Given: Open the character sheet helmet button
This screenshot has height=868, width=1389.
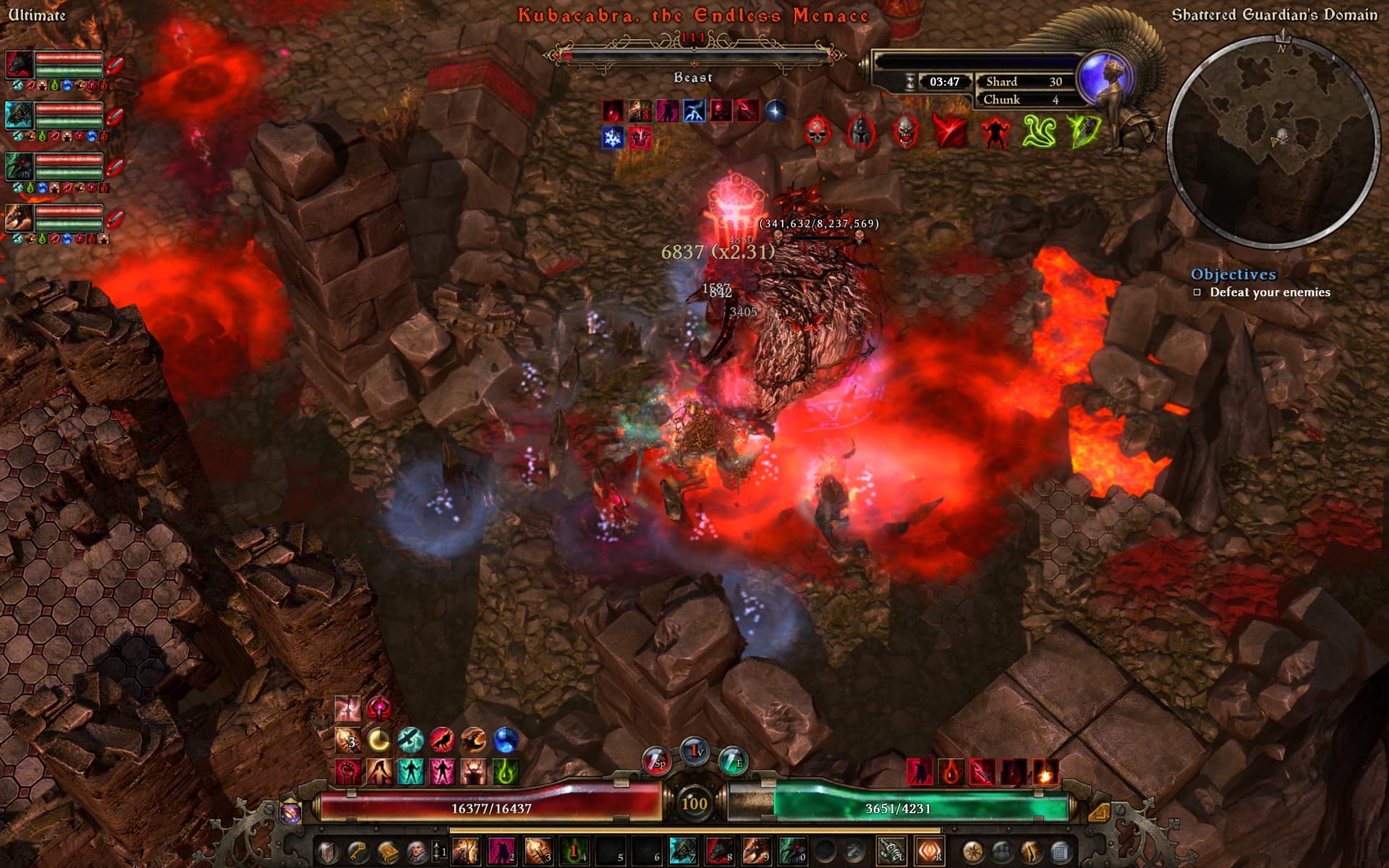Looking at the screenshot, I should pyautogui.click(x=329, y=851).
